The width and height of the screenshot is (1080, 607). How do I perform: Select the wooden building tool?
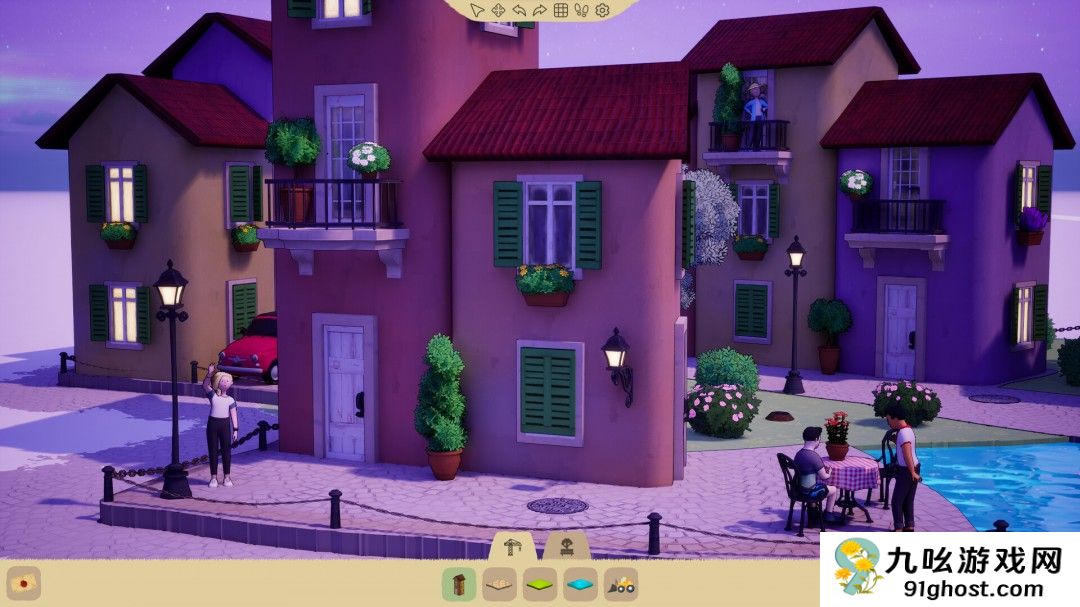459,584
